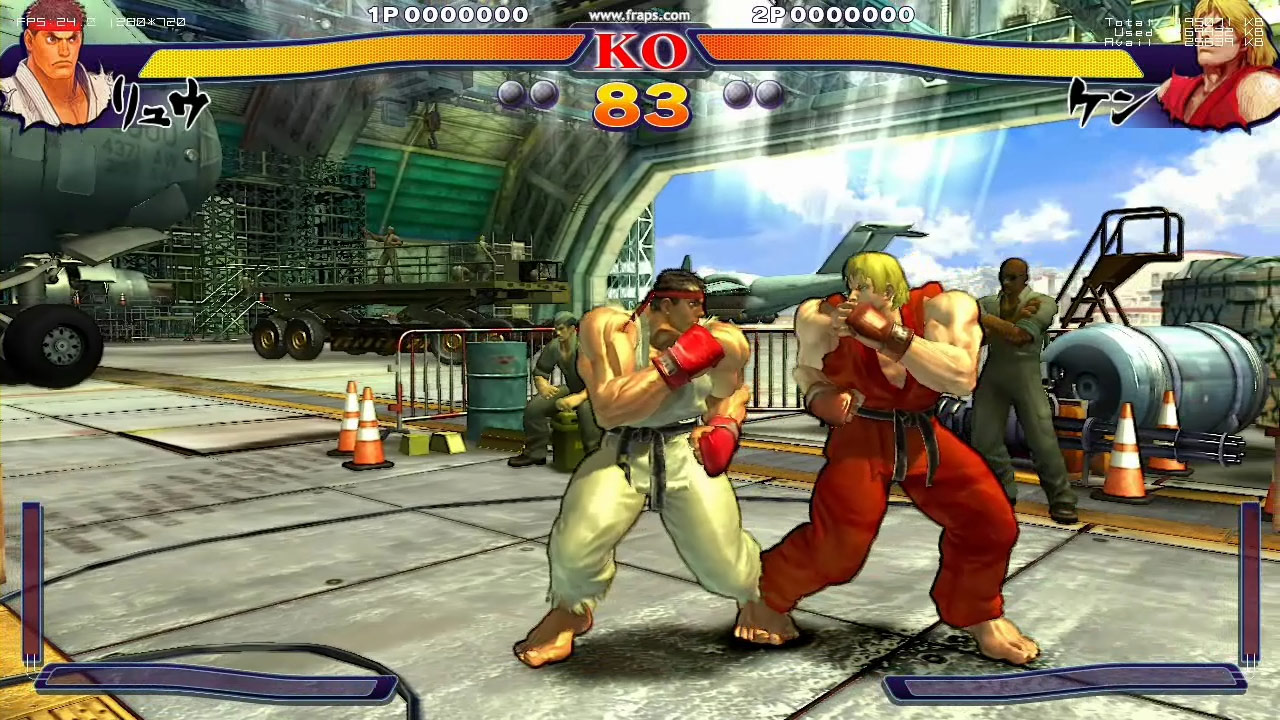Click Ken's player two portrait
This screenshot has width=1280, height=720.
pyautogui.click(x=1222, y=66)
